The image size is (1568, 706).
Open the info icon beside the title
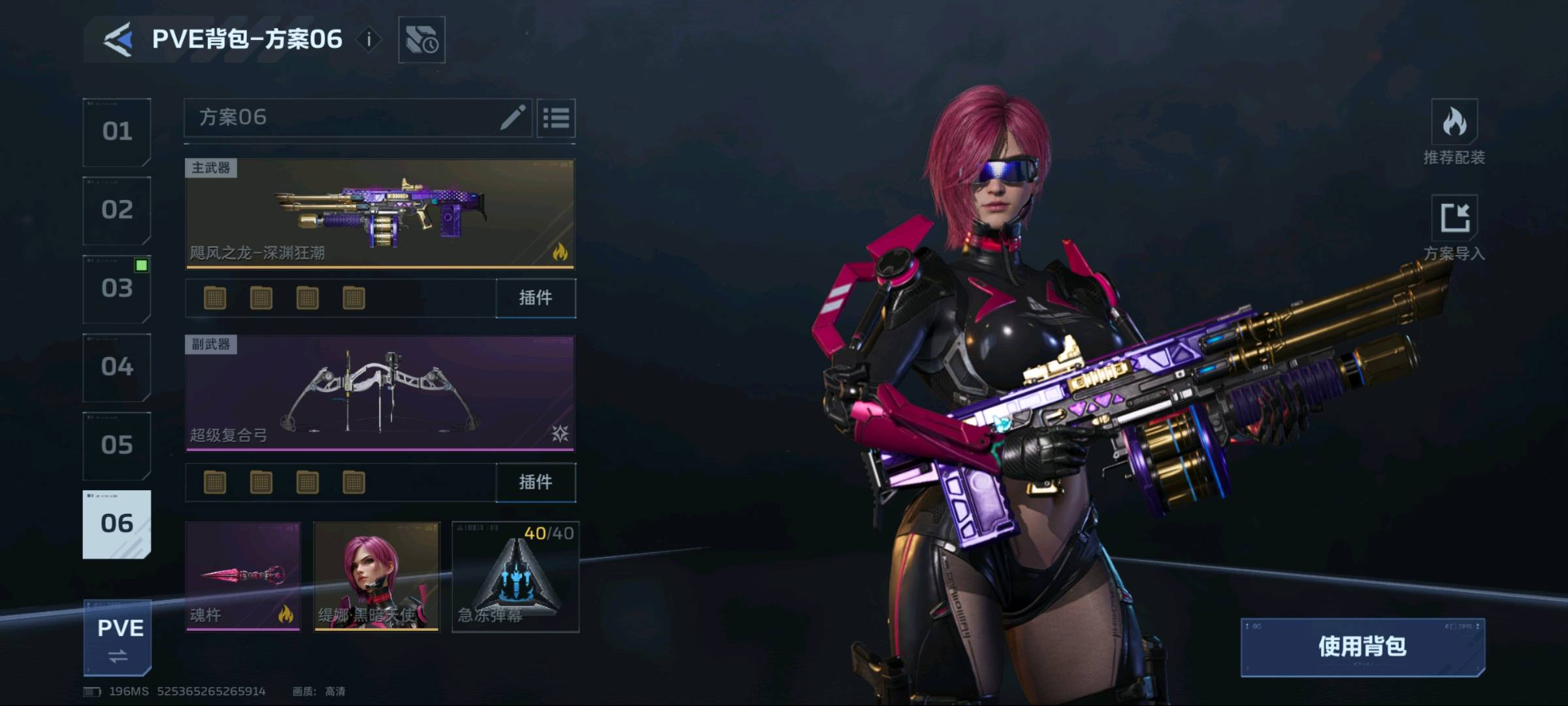(x=369, y=40)
